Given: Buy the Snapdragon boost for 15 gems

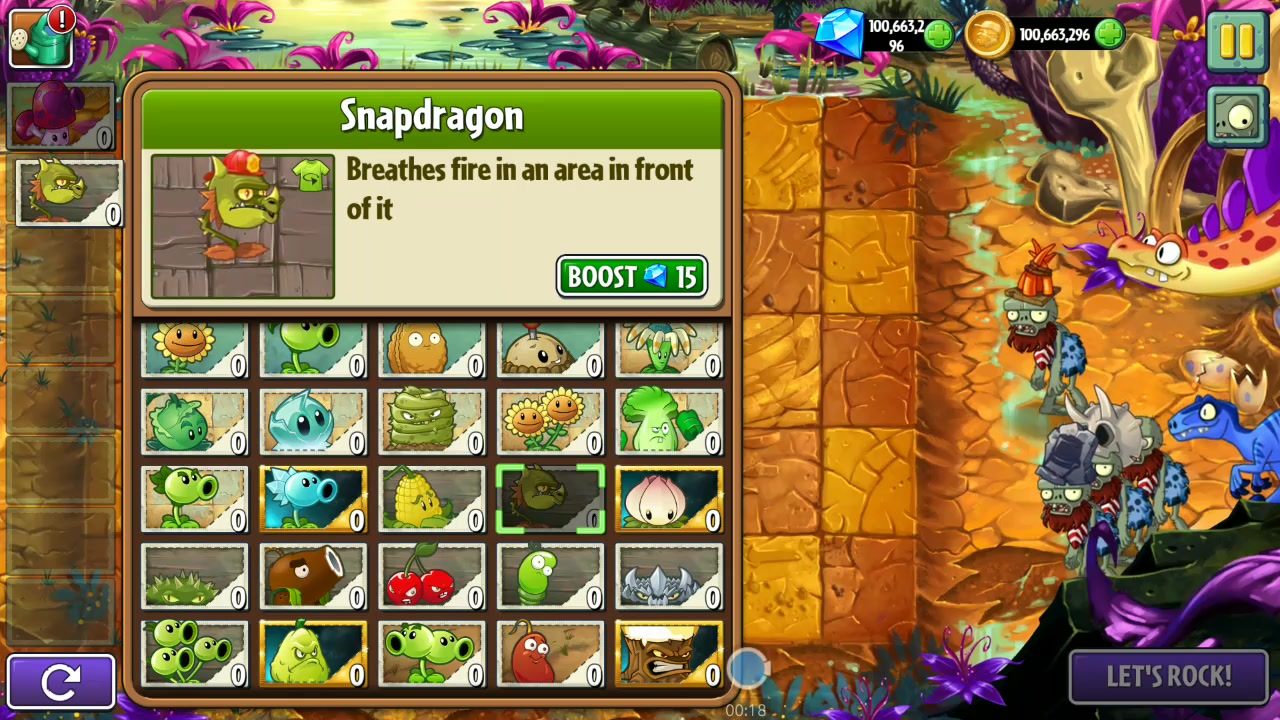Looking at the screenshot, I should click(x=632, y=277).
